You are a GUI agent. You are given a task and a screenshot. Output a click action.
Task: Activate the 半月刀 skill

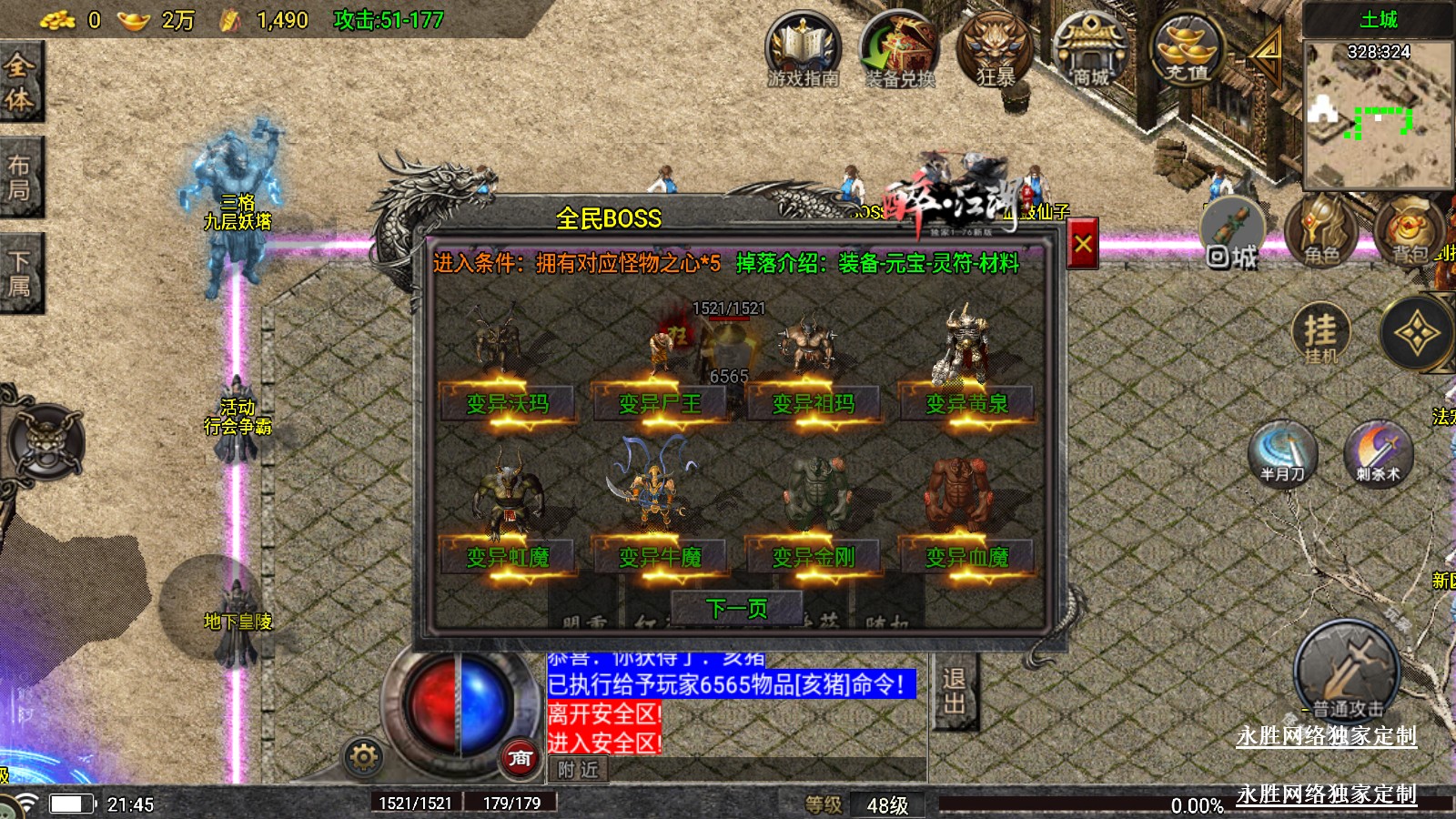(1282, 453)
